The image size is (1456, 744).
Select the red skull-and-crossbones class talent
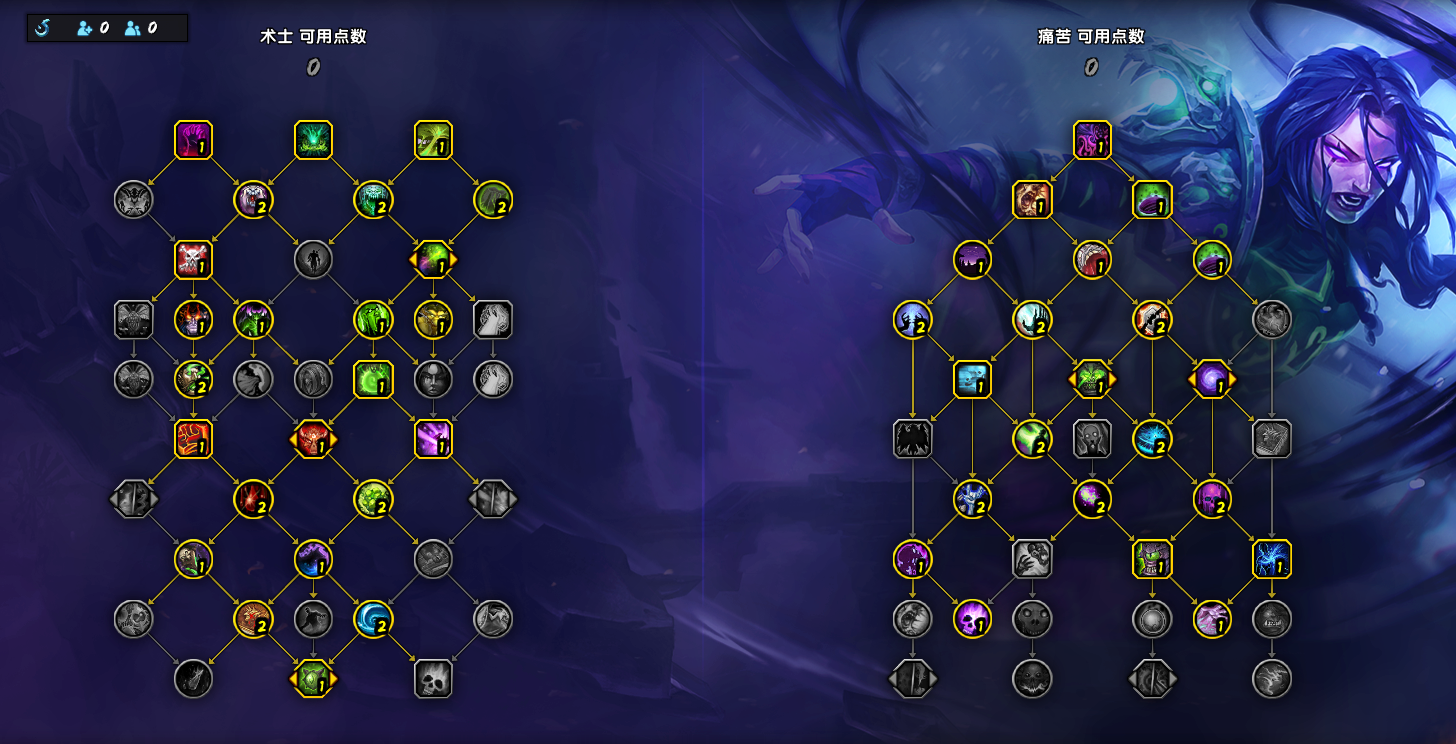coord(194,259)
